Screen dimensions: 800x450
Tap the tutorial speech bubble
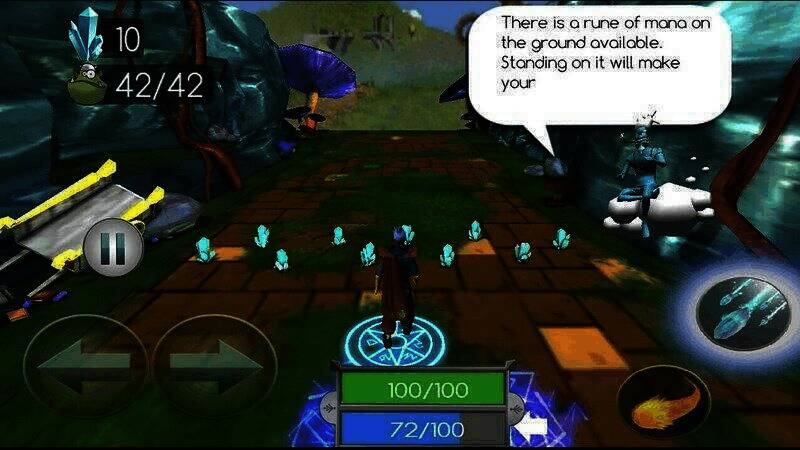tap(598, 65)
